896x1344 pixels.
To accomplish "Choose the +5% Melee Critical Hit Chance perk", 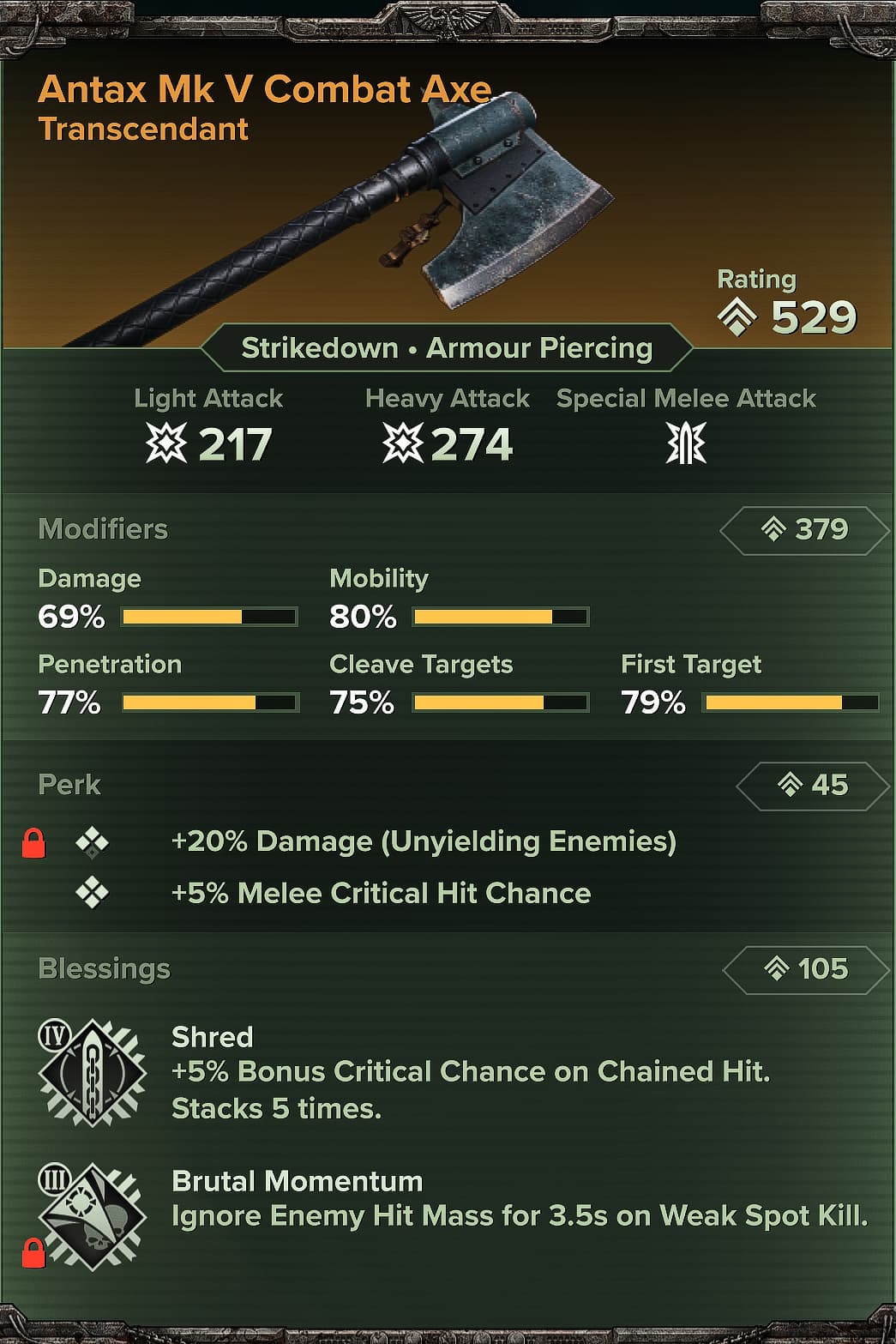I will click(381, 894).
